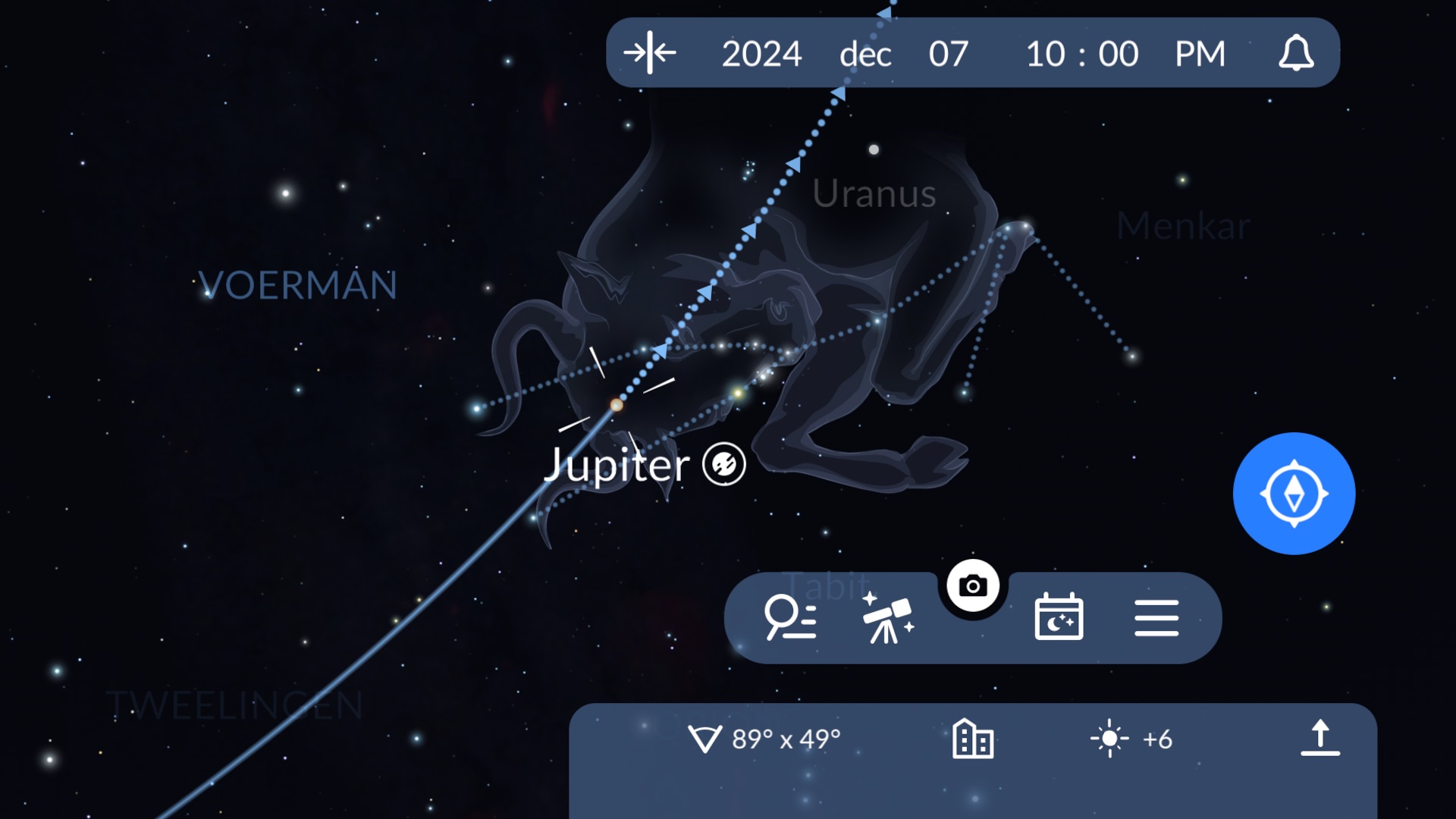The width and height of the screenshot is (1456, 819).
Task: Open the search magnifier icon
Action: (x=790, y=617)
